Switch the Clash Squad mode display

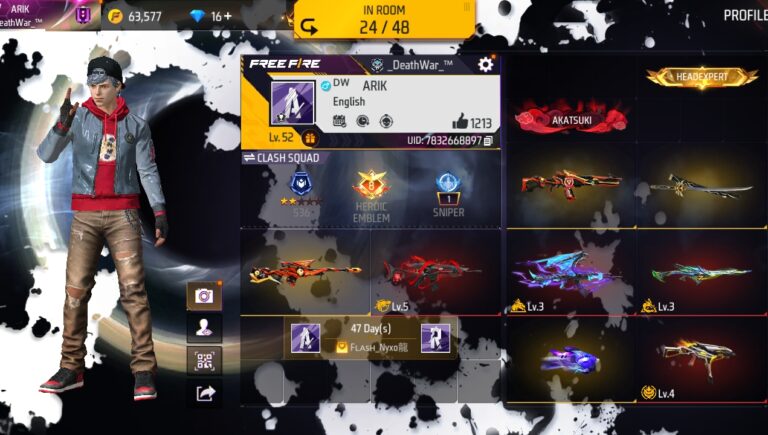[x=250, y=158]
